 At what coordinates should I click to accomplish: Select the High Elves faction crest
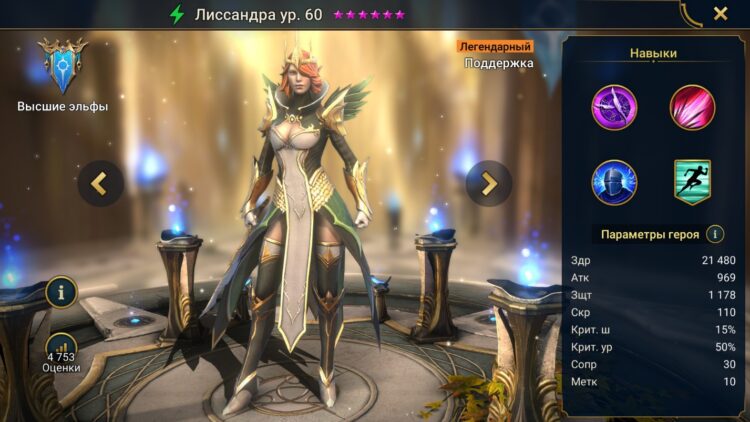click(x=63, y=66)
